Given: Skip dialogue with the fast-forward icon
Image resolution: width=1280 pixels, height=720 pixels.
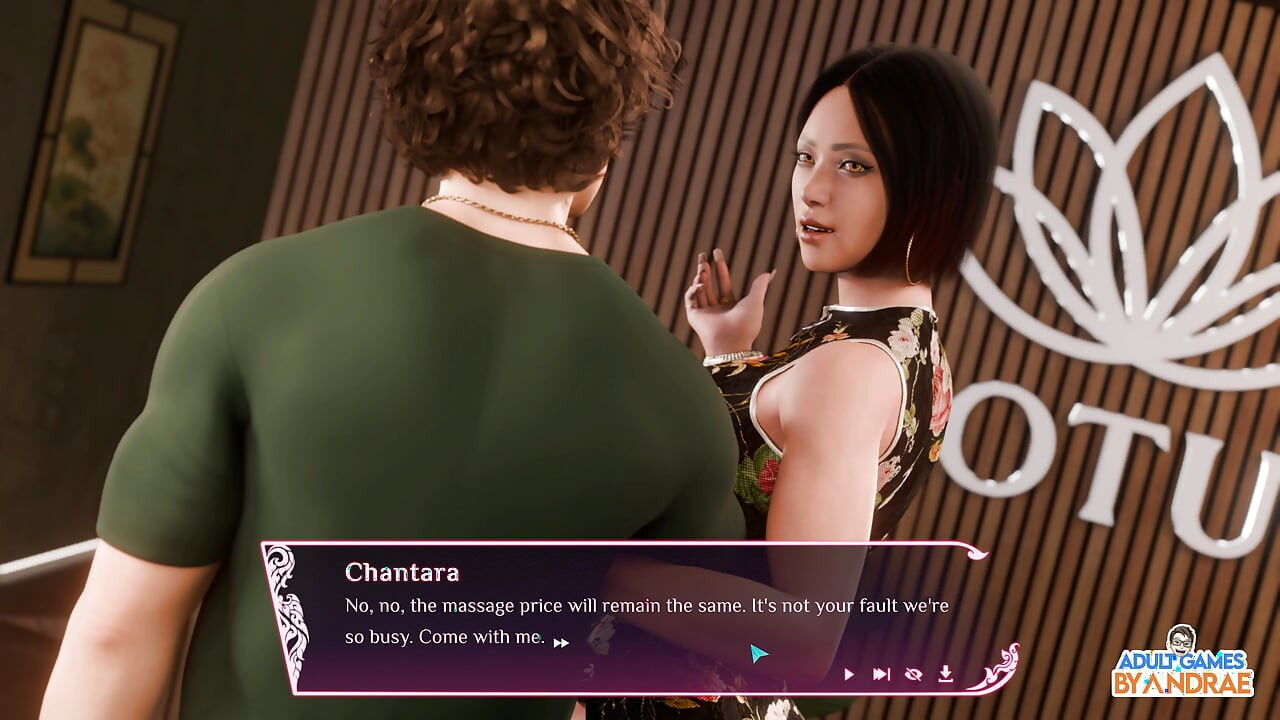Looking at the screenshot, I should point(881,675).
